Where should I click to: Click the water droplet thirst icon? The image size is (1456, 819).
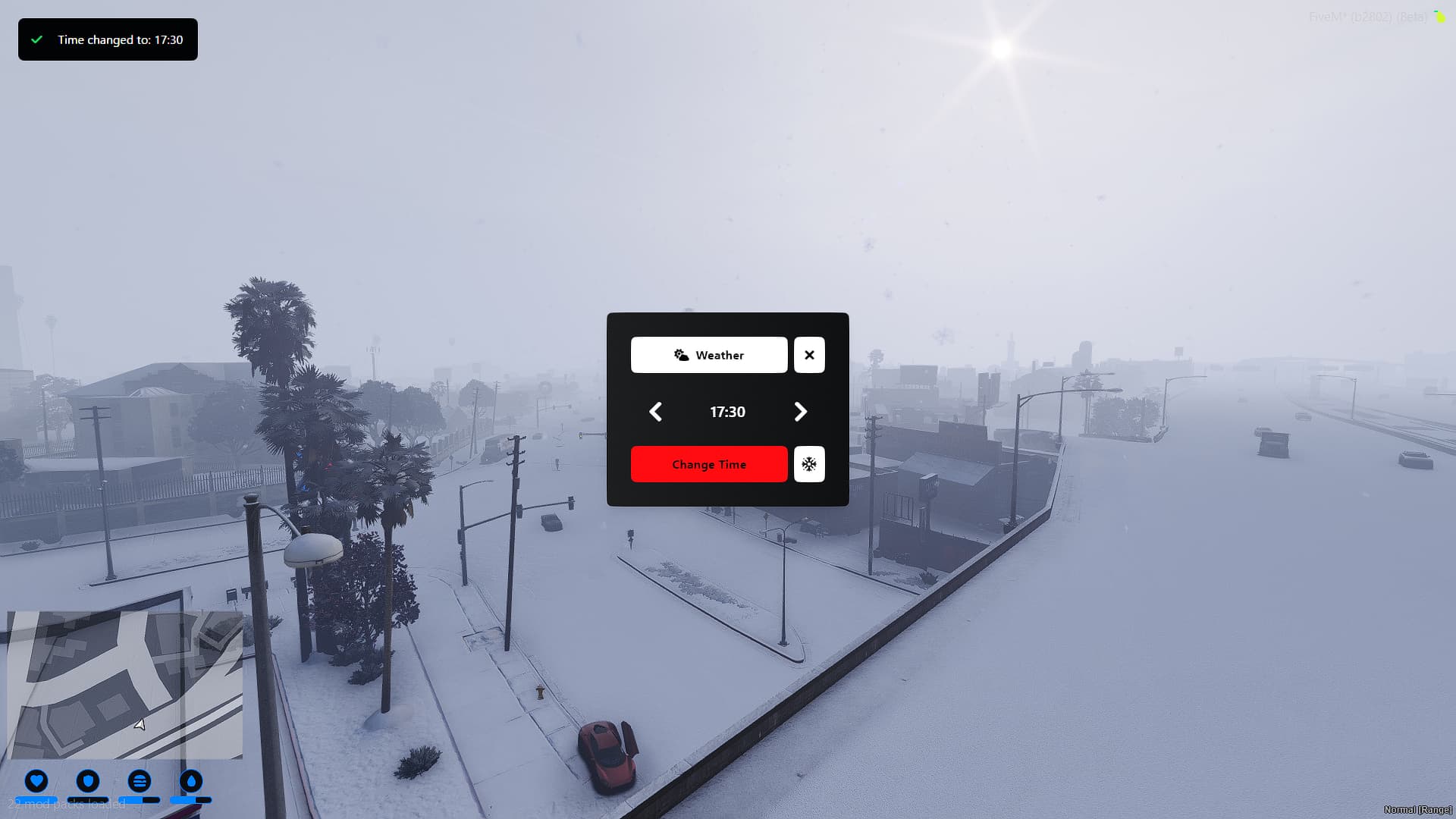190,782
